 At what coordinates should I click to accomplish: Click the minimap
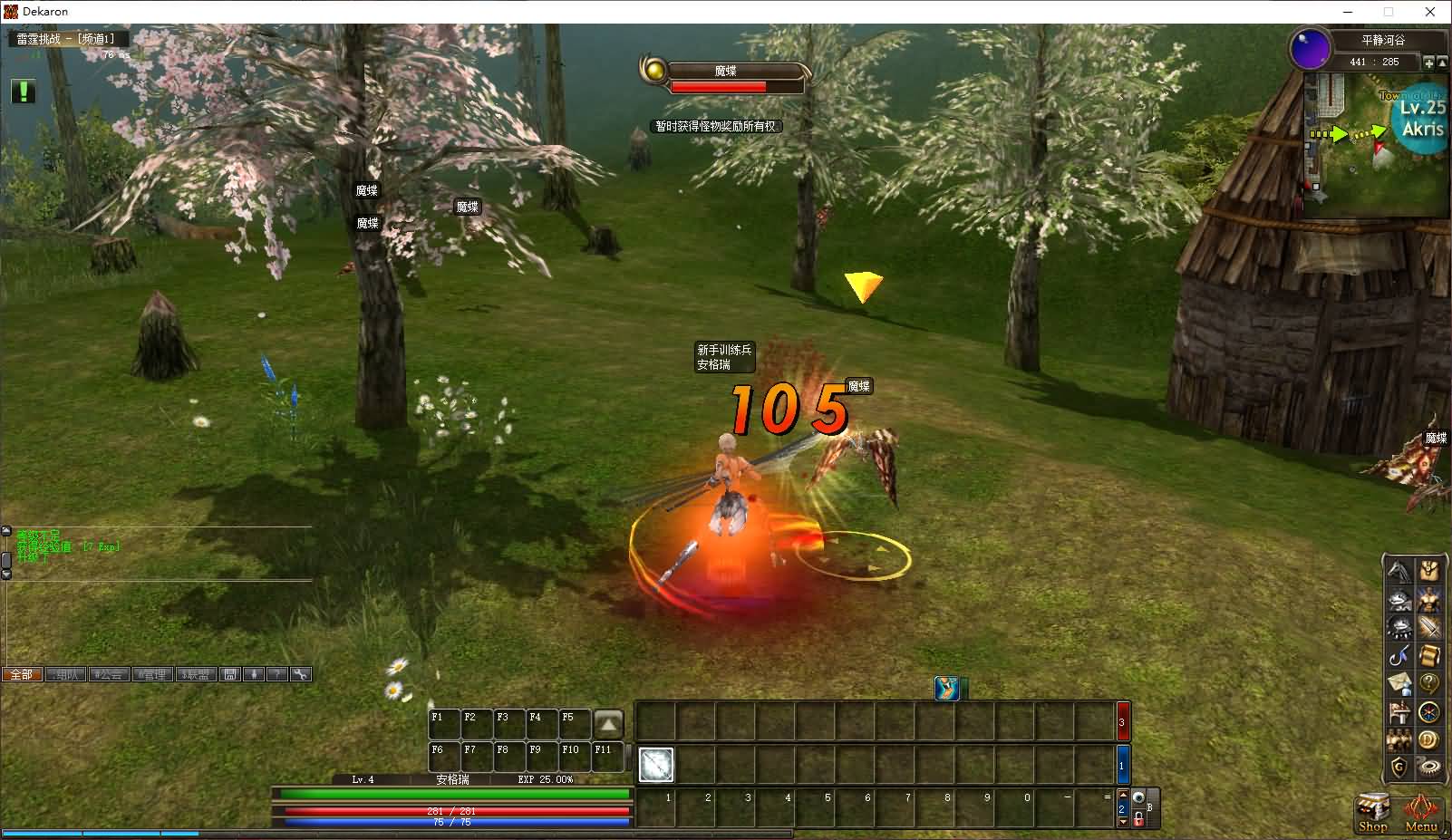point(1373,145)
